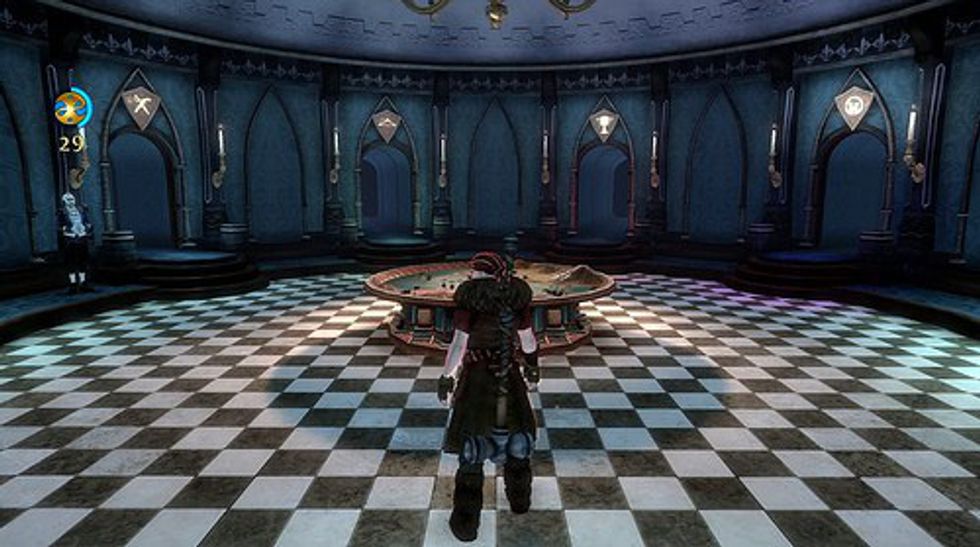Click the golden Guild Seal icon
Viewport: 980px width, 547px height.
click(x=71, y=107)
